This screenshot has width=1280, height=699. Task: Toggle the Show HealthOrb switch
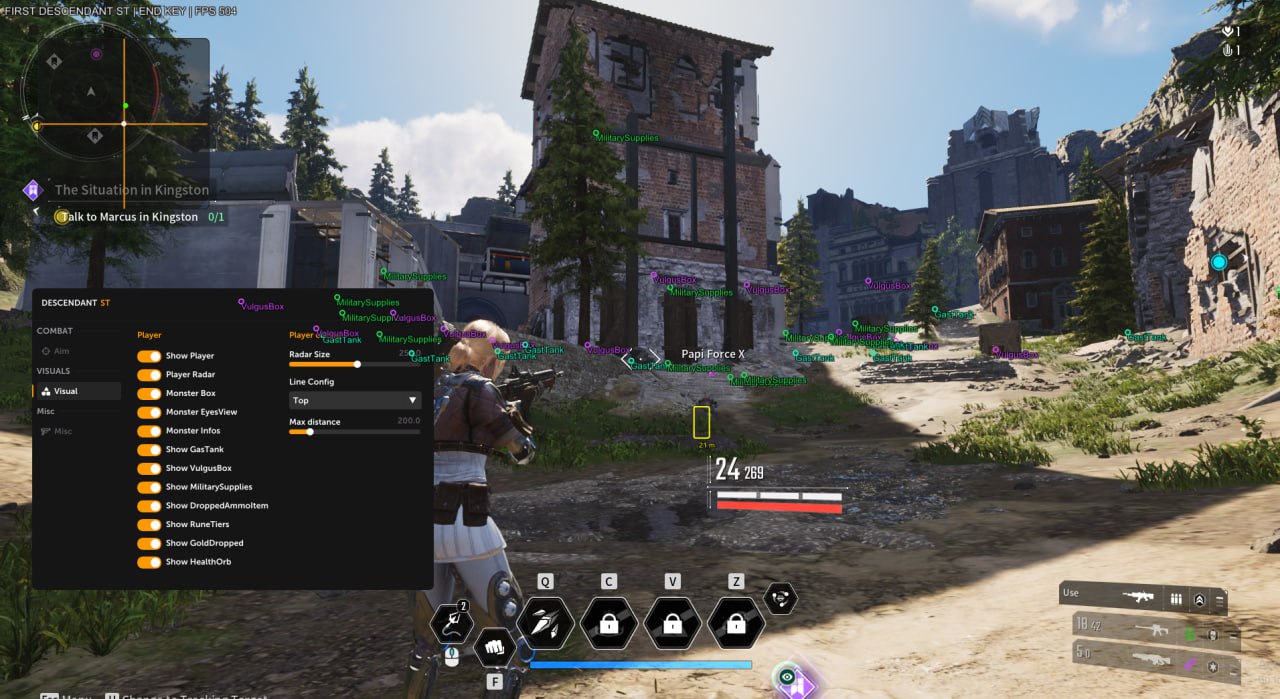click(149, 562)
